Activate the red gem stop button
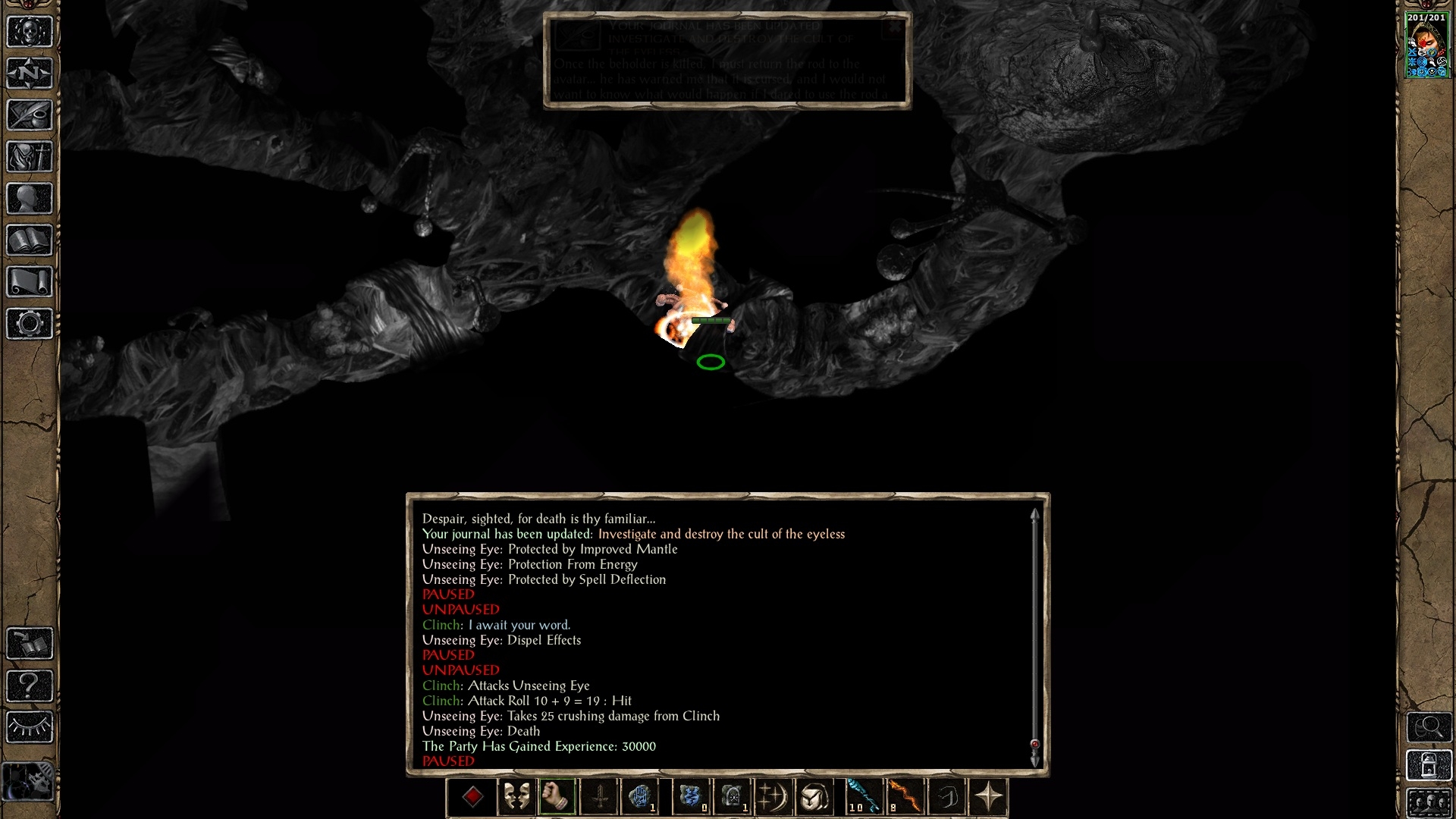Viewport: 1456px width, 819px height. [473, 797]
